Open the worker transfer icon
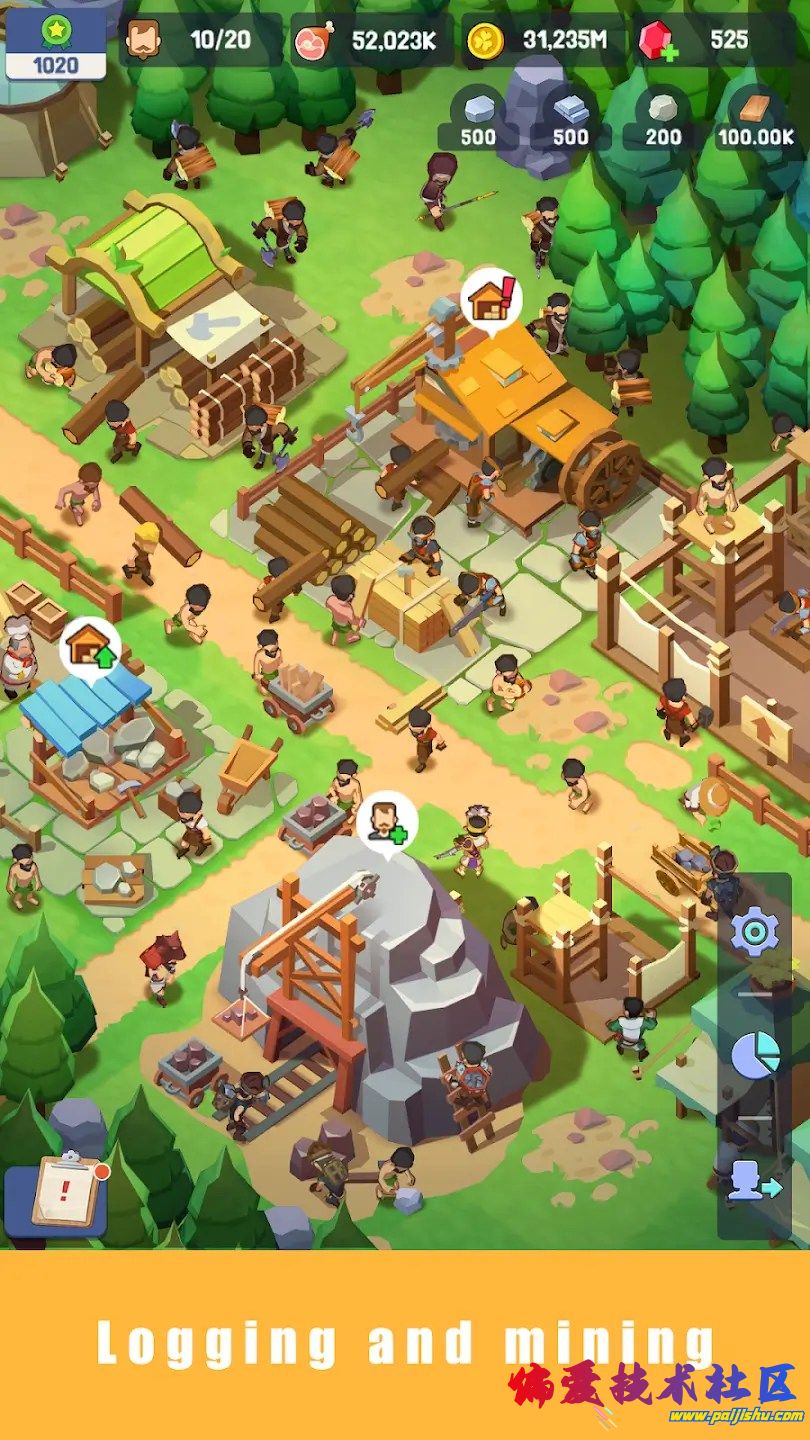 [x=754, y=1181]
